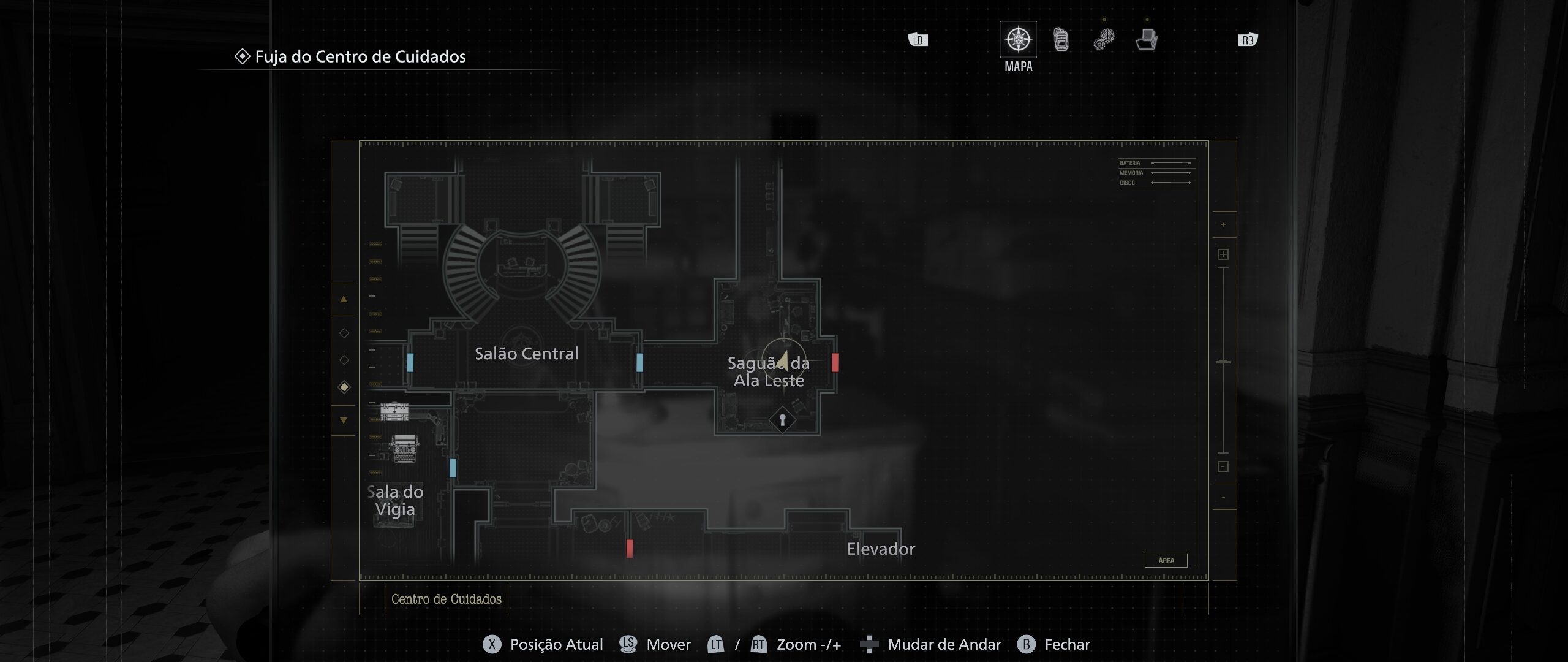Zoom out with the minus box button

coord(1223,467)
